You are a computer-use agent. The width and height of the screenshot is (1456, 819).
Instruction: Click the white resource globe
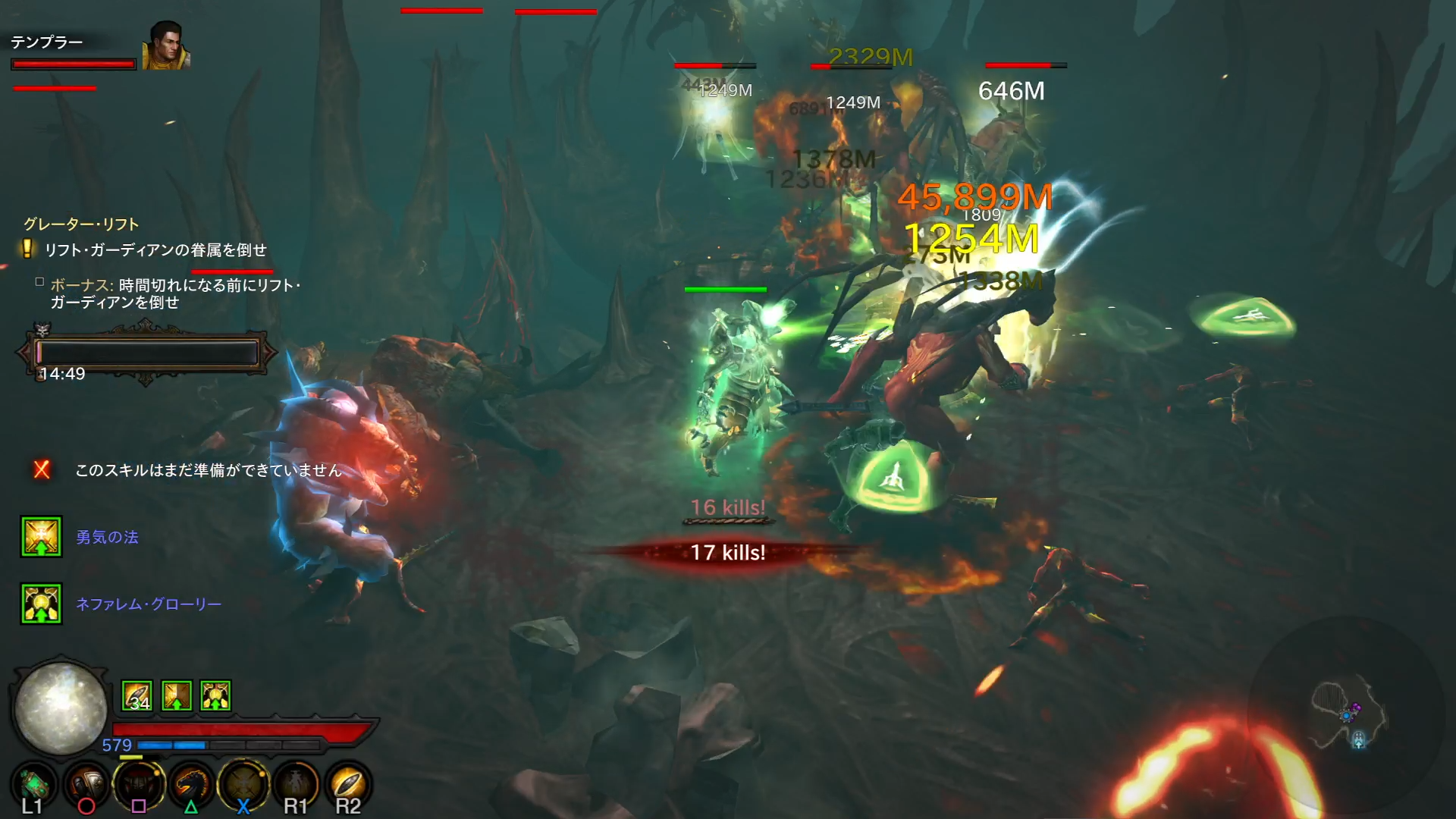pyautogui.click(x=61, y=708)
